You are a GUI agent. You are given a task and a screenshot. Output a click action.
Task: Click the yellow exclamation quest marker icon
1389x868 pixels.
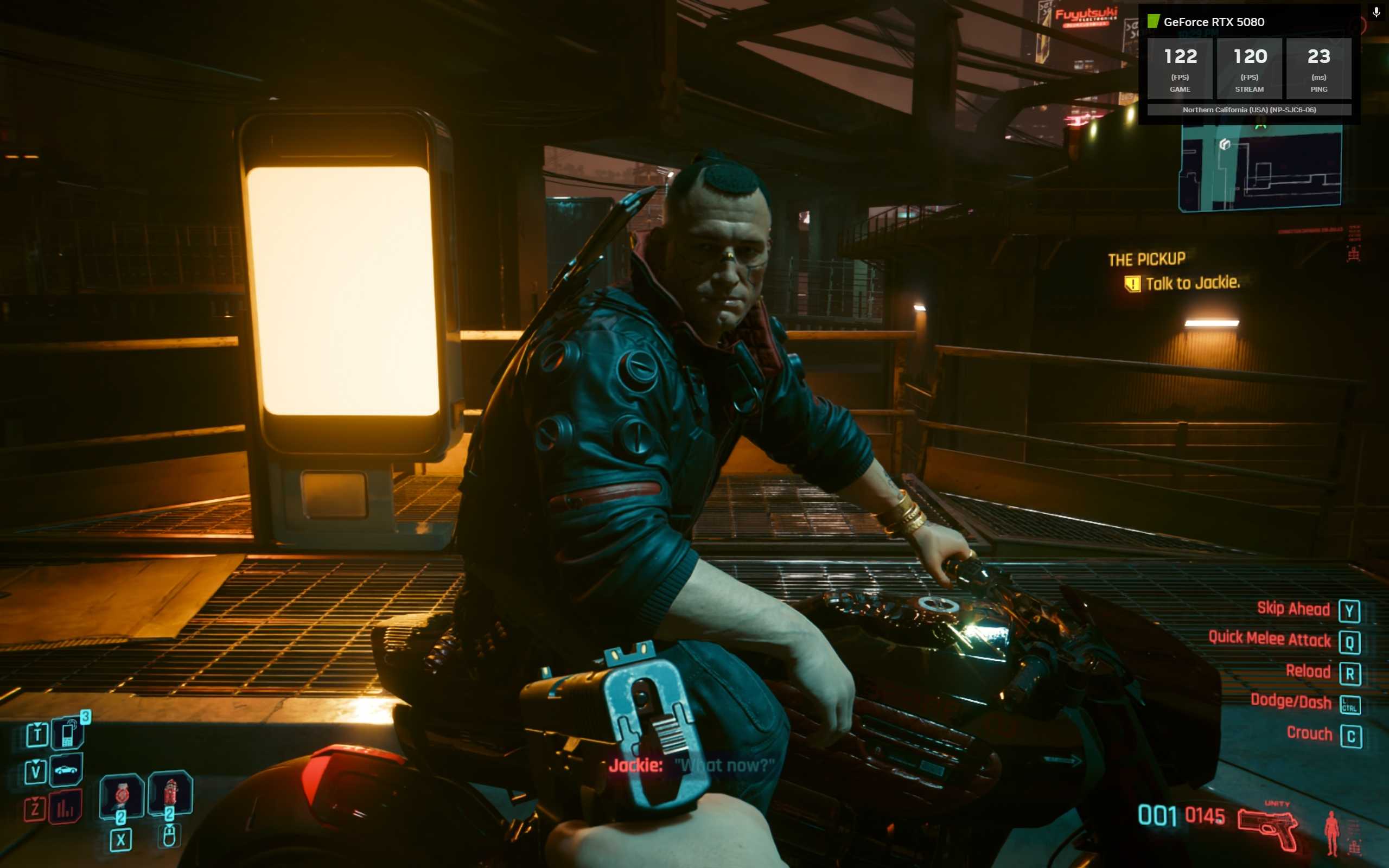1132,283
